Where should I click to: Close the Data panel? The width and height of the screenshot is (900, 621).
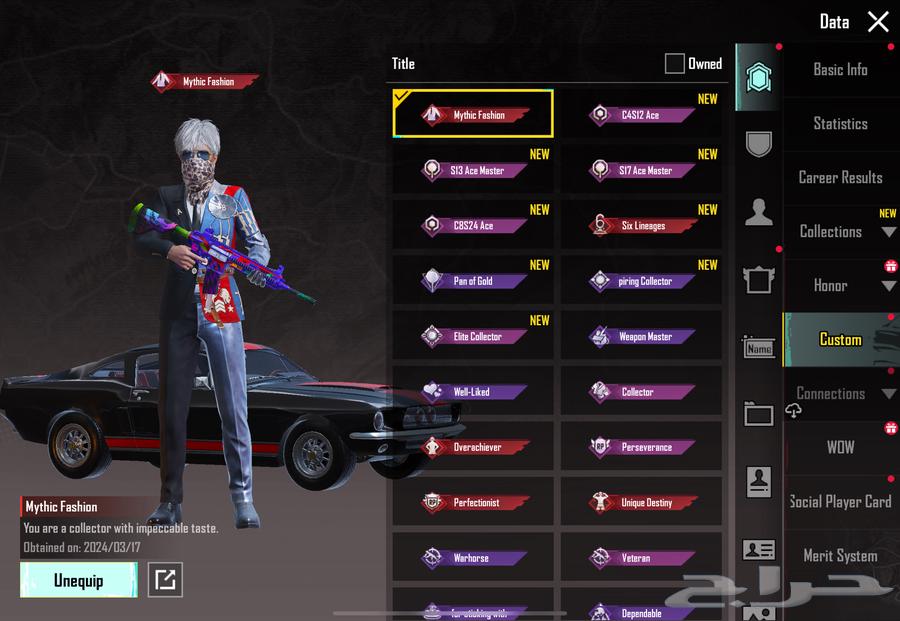coord(878,22)
